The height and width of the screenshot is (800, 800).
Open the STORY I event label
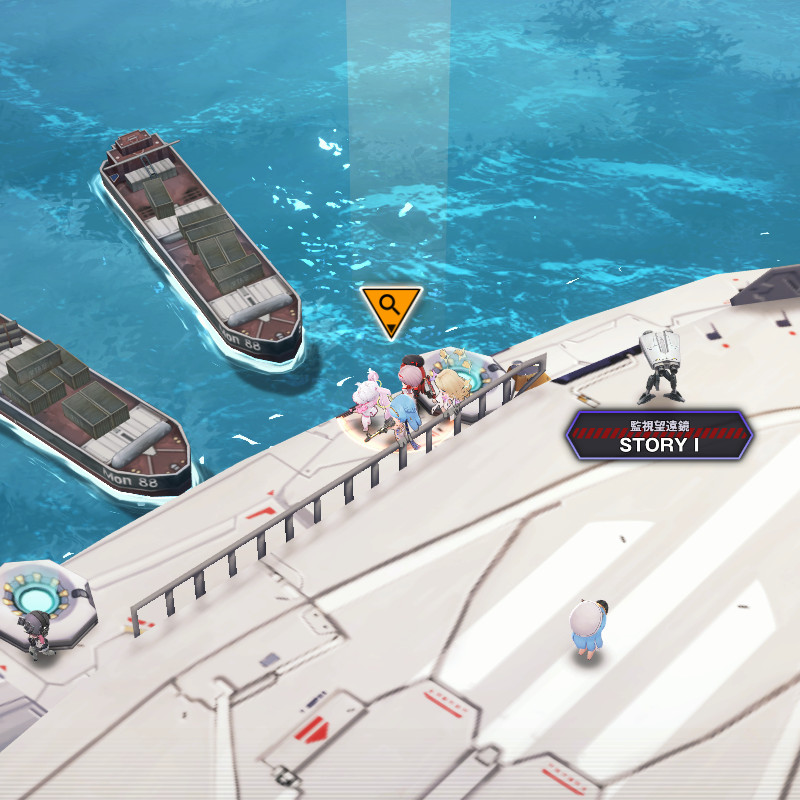point(658,436)
